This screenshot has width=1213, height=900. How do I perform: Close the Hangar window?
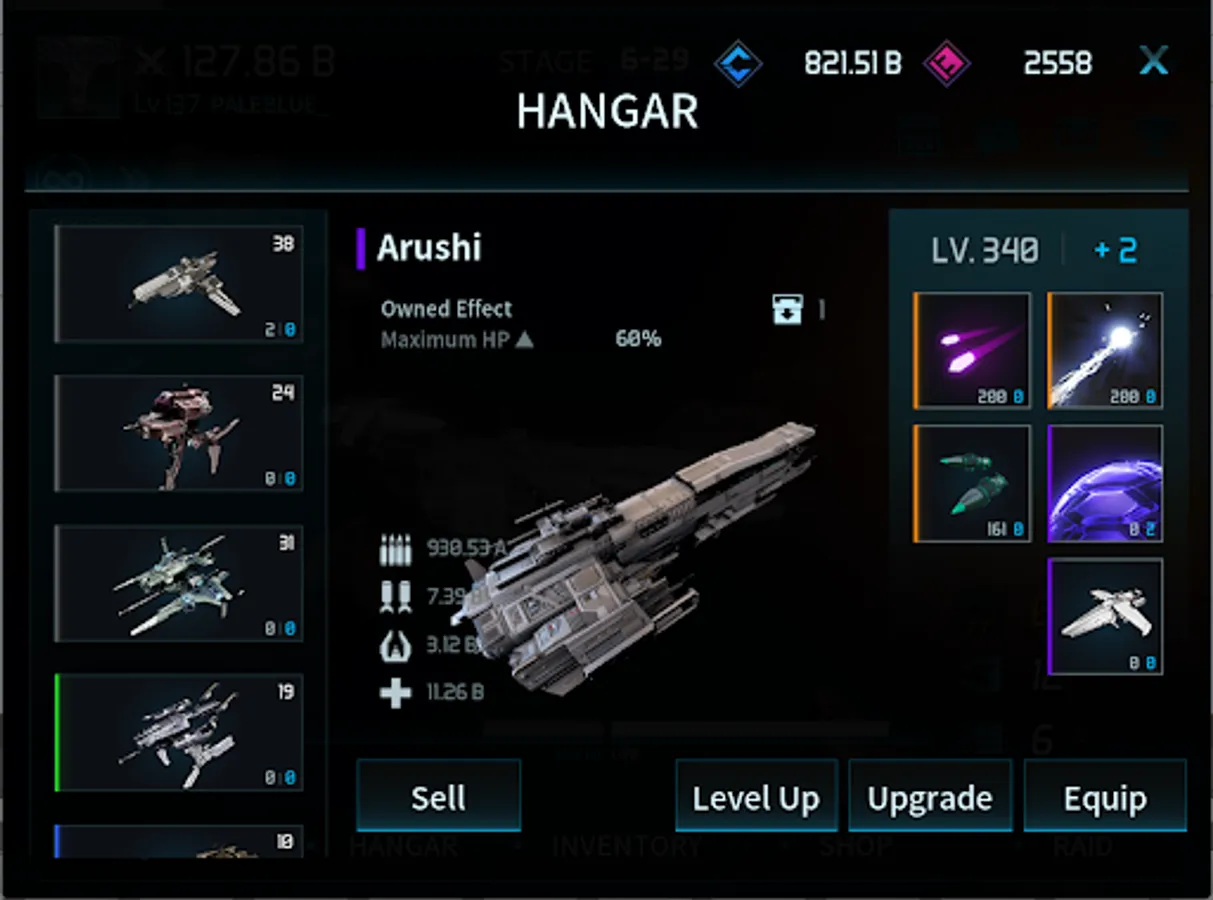[1153, 62]
